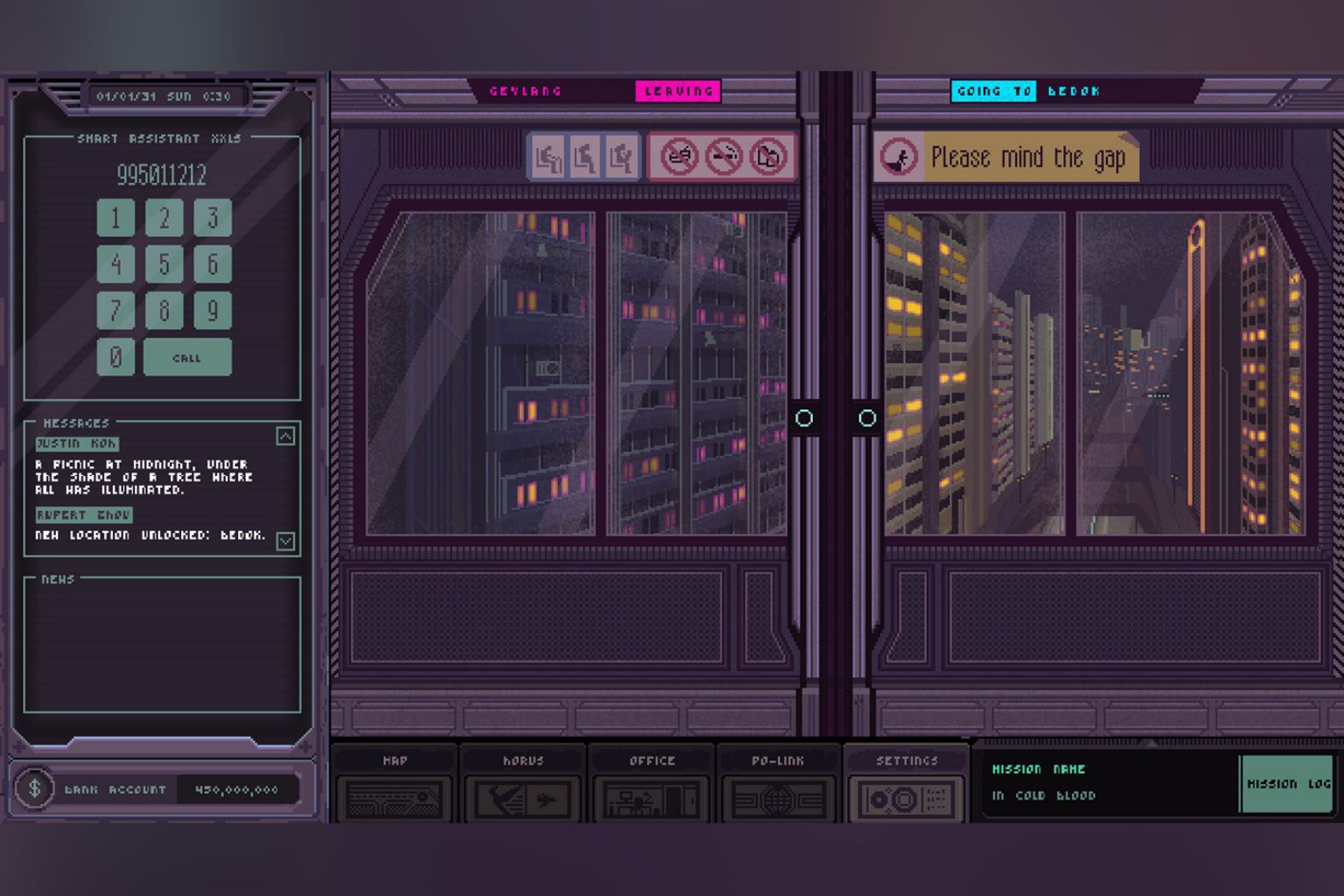The image size is (1344, 896).
Task: Dial digit 1 on the keypad
Action: click(115, 218)
